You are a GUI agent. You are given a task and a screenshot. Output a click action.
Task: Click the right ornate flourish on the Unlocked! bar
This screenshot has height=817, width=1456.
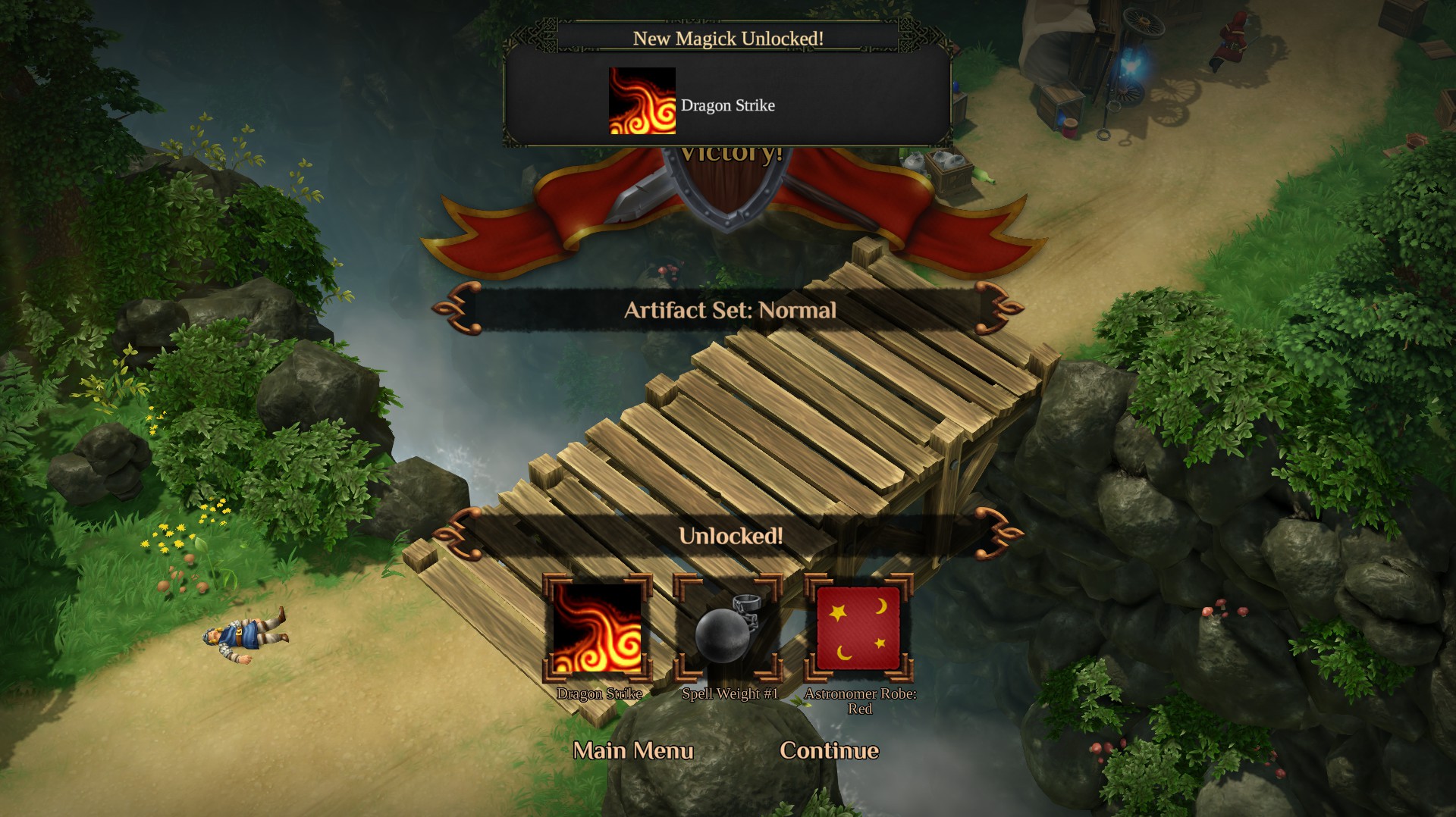(996, 535)
